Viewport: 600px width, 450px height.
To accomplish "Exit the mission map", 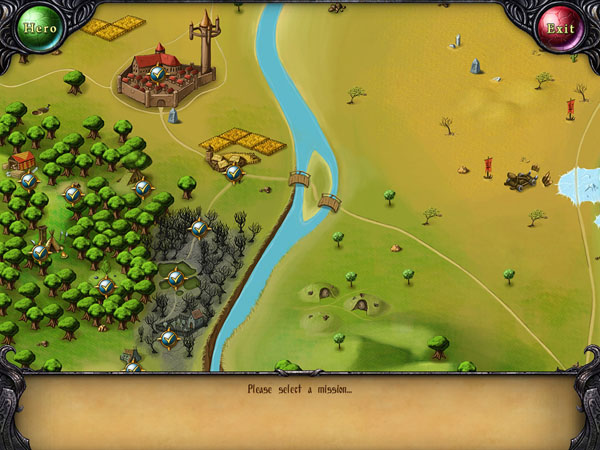I will 559,28.
